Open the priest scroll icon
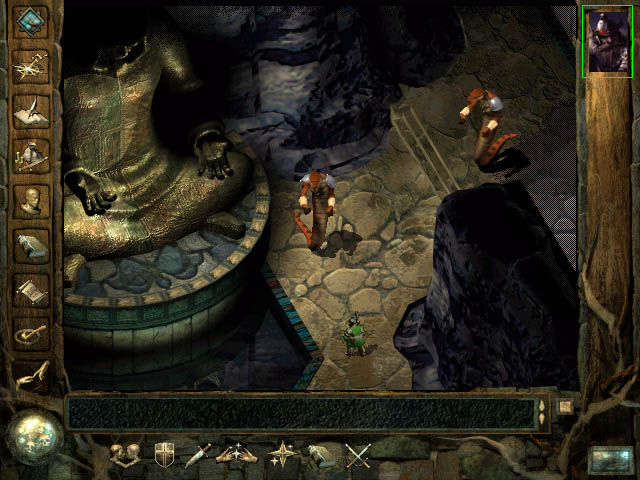The height and width of the screenshot is (480, 640). tap(30, 291)
